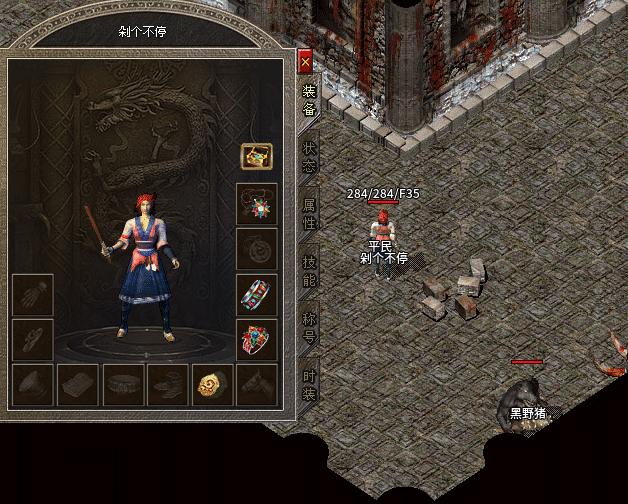Click the empty glove equipment slot
628x504 pixels.
[x=33, y=295]
